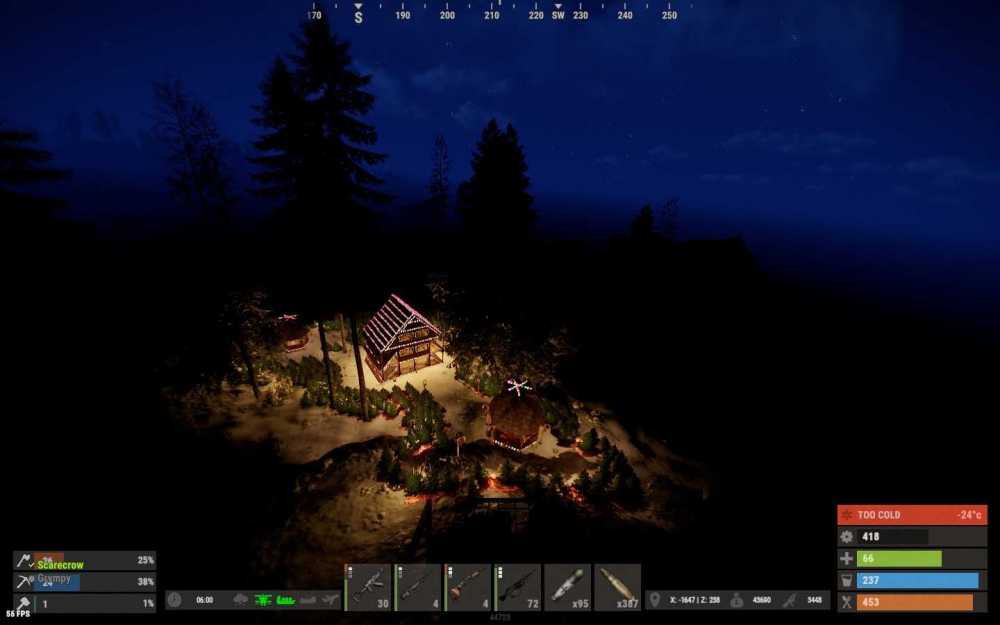1000x625 pixels.
Task: Click the green helicopter event icon
Action: pos(263,600)
